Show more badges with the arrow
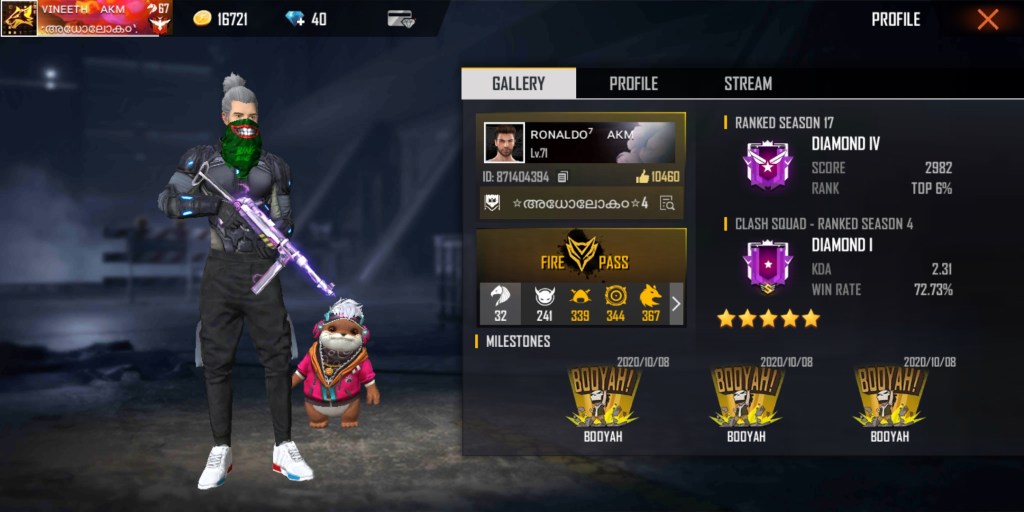Screen dimensions: 1024x512 click(676, 304)
